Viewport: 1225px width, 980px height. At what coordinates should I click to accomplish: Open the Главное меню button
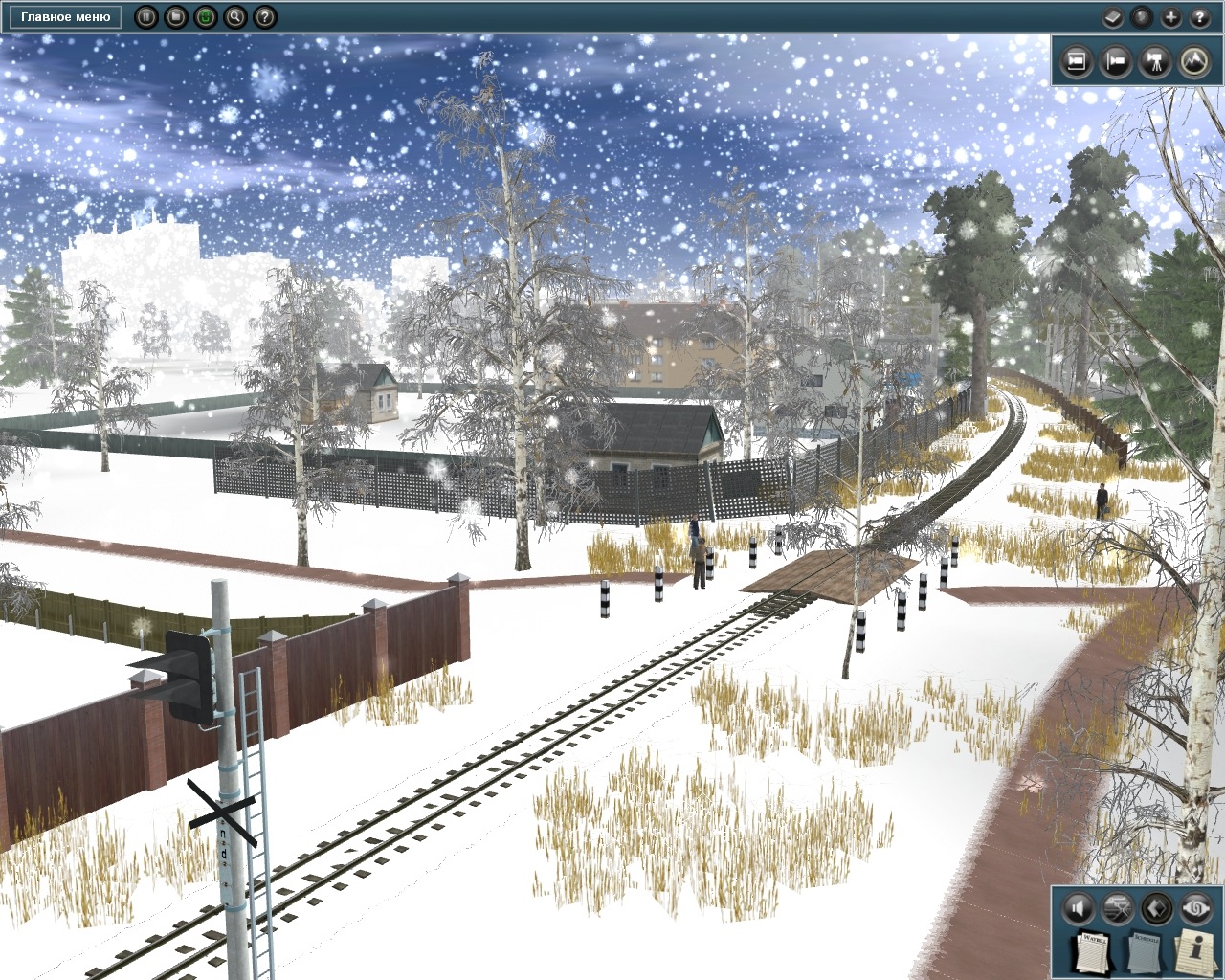[x=66, y=16]
